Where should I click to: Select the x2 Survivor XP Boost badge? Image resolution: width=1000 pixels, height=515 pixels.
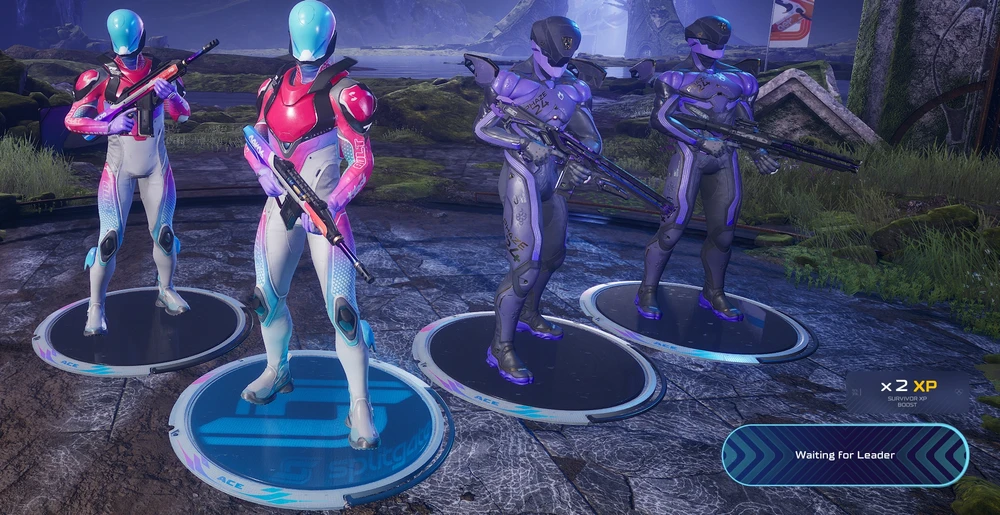[908, 392]
